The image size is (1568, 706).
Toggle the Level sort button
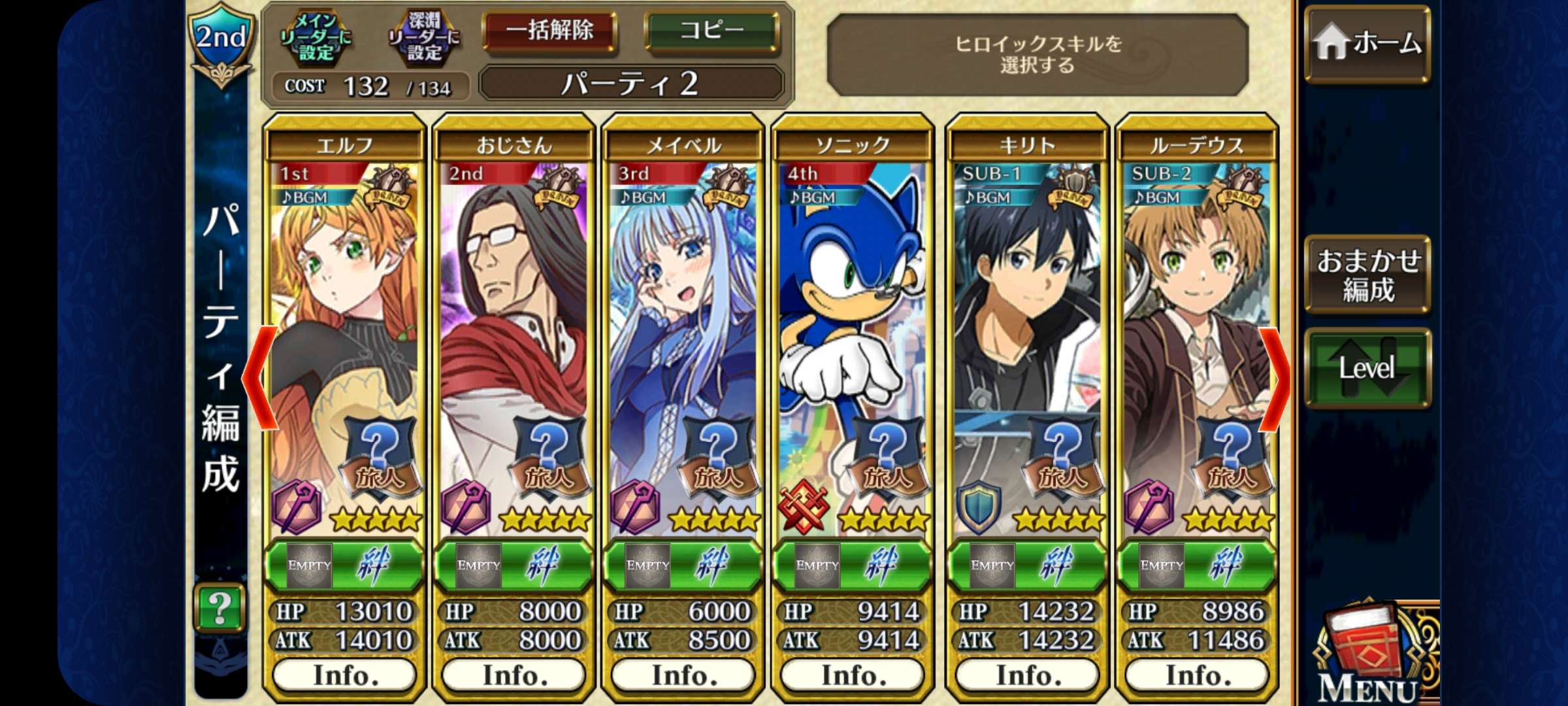(x=1367, y=368)
